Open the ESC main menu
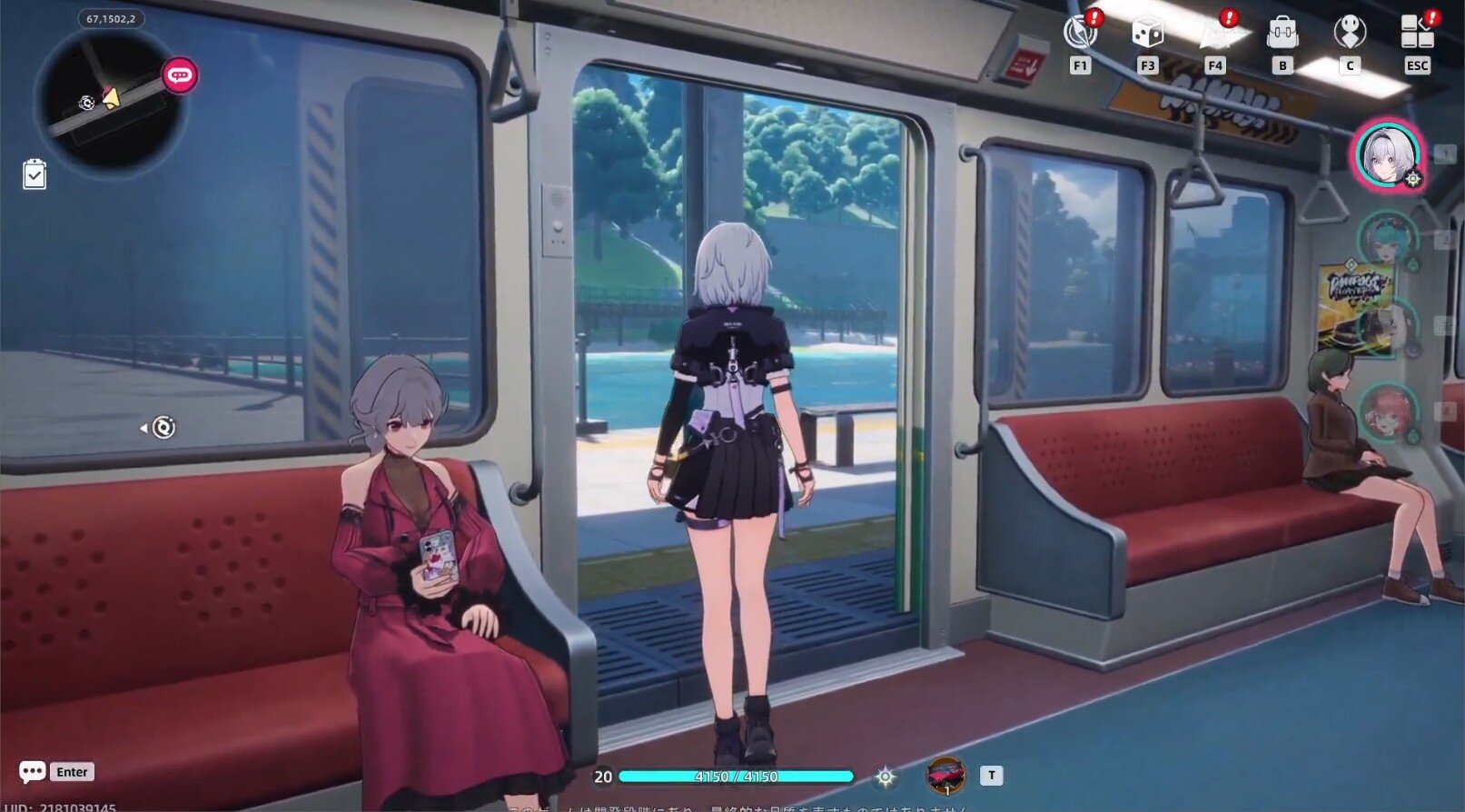The width and height of the screenshot is (1465, 812). 1417,34
